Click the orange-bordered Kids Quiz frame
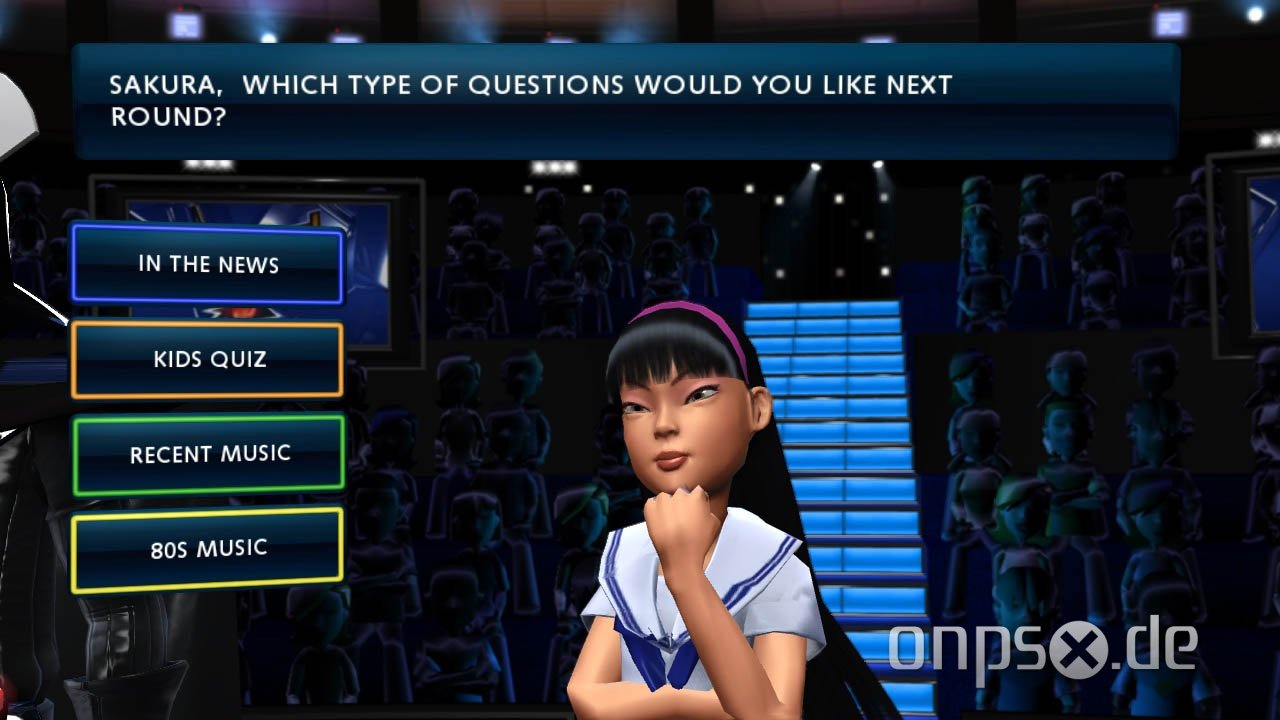The height and width of the screenshot is (720, 1280). tap(206, 322)
